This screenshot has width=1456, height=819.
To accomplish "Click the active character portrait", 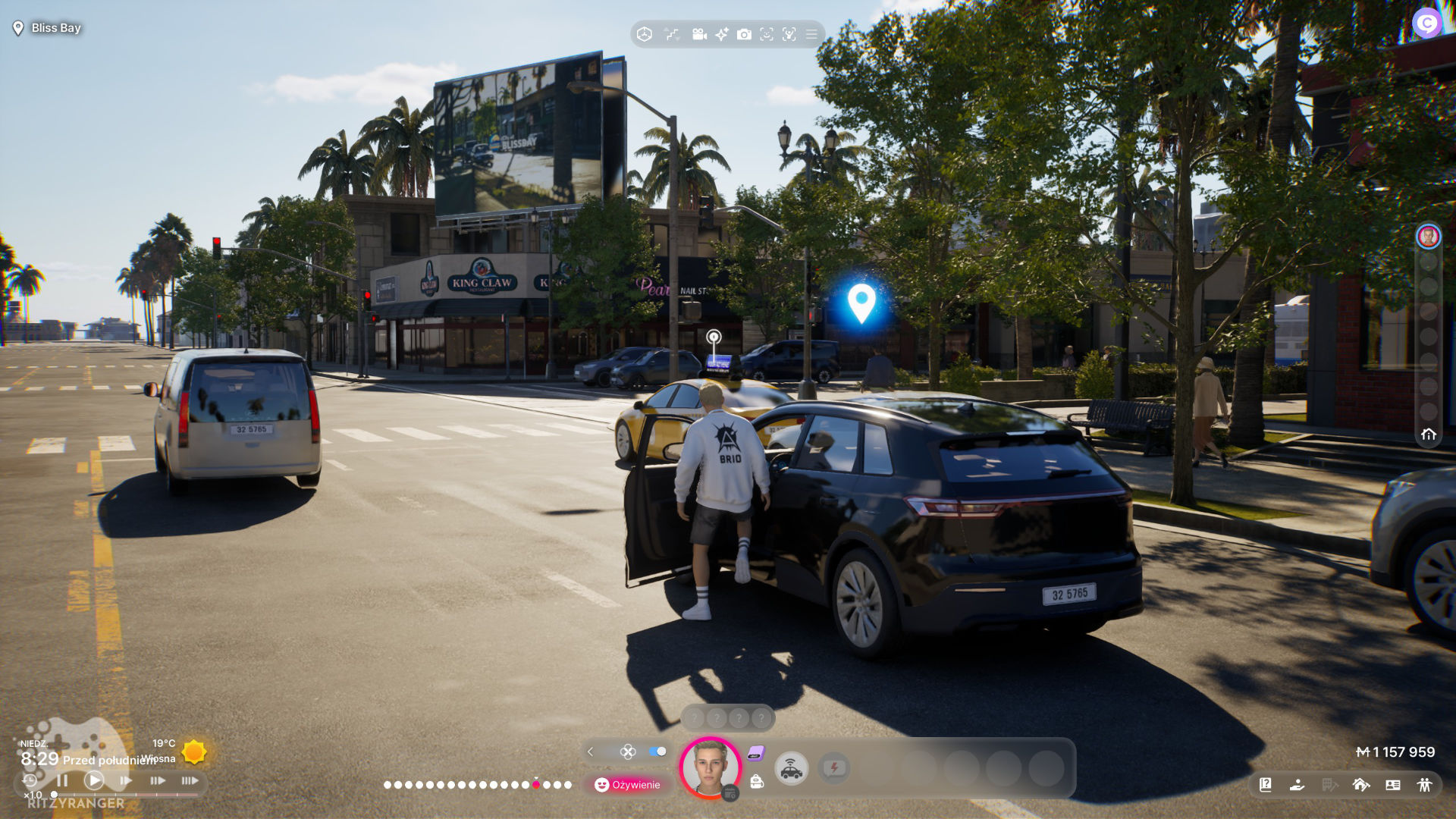I will tap(710, 767).
